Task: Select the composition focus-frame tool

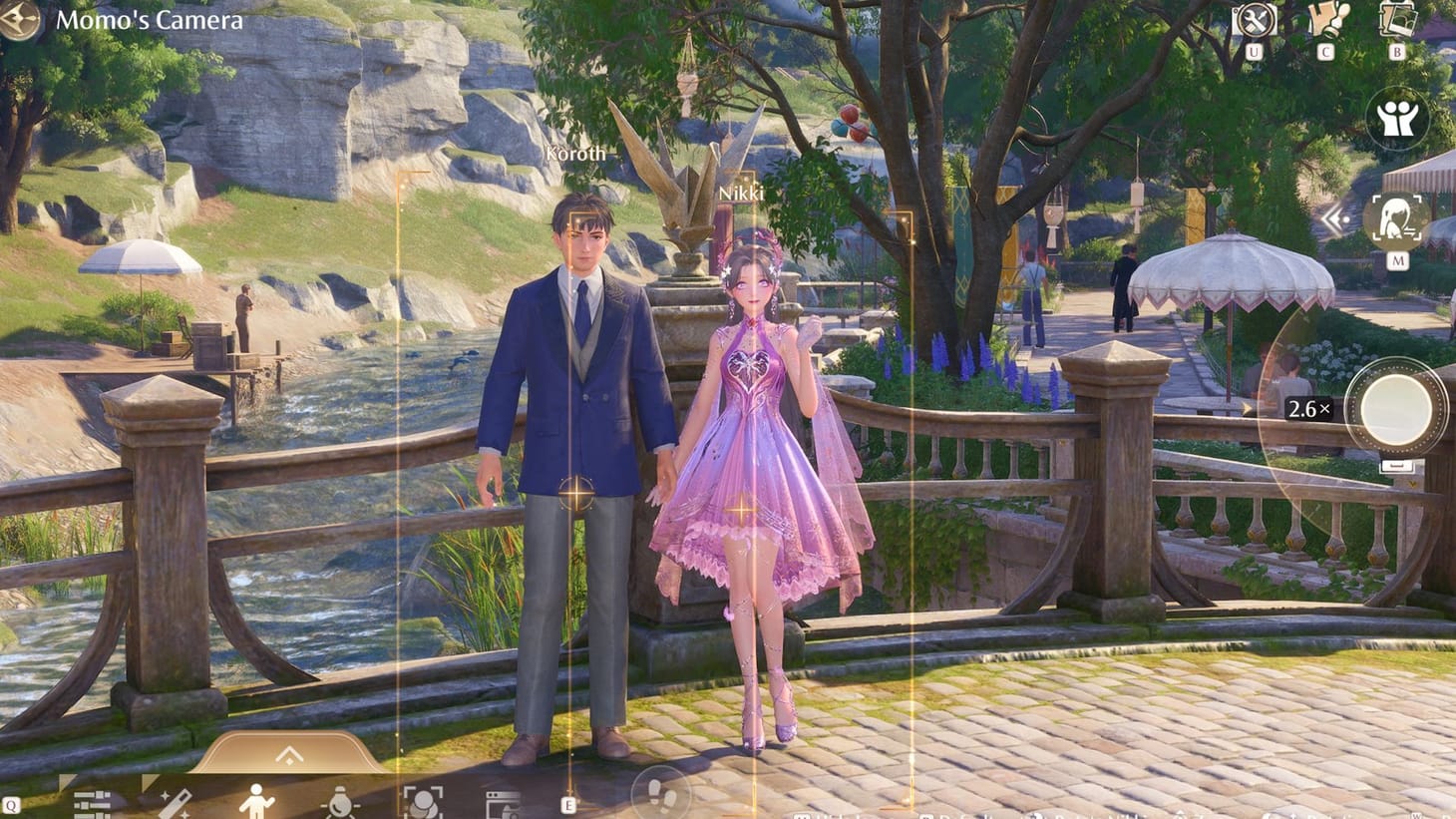Action: 426,802
